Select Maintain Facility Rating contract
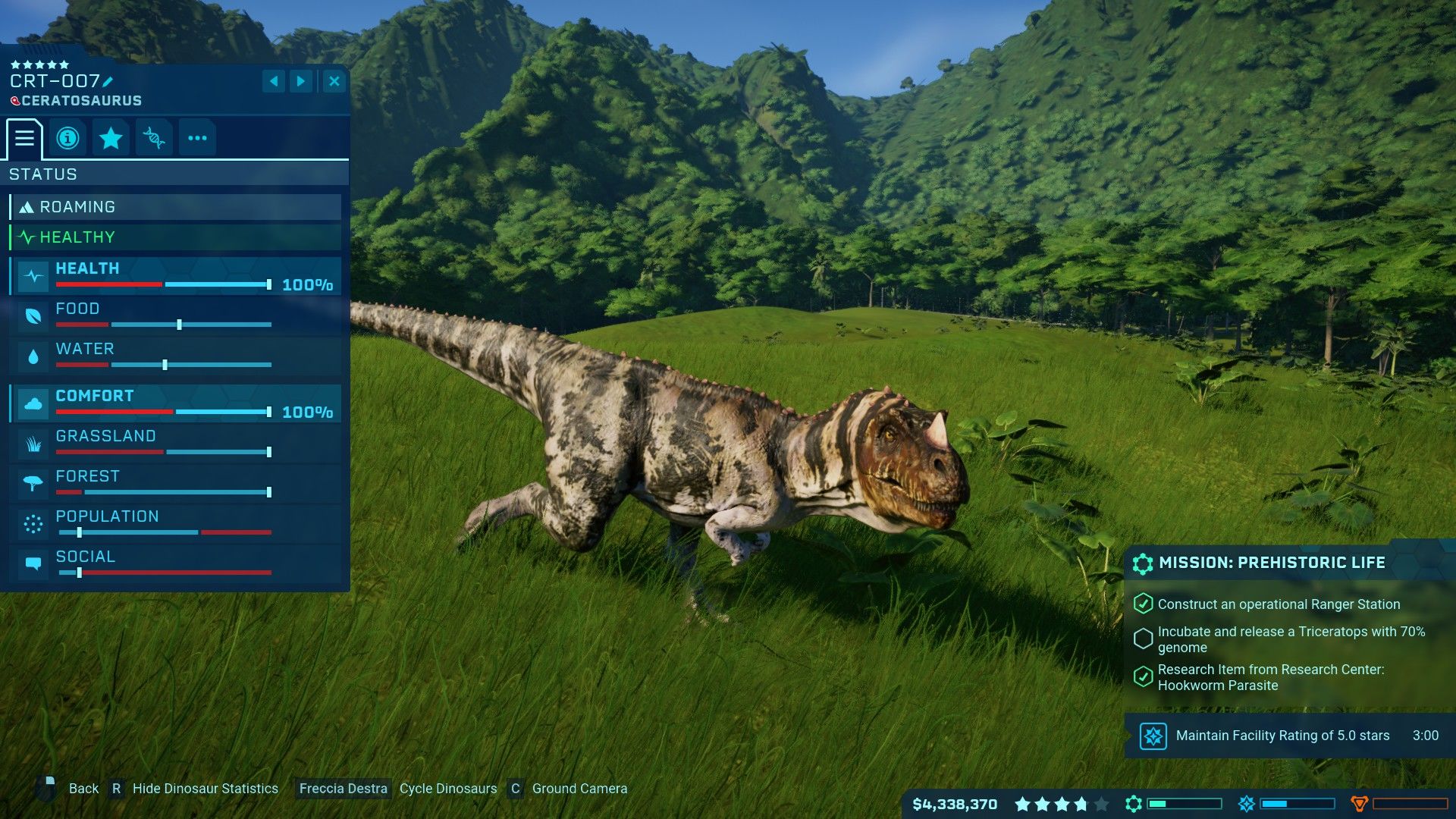The image size is (1456, 819). 1283,736
